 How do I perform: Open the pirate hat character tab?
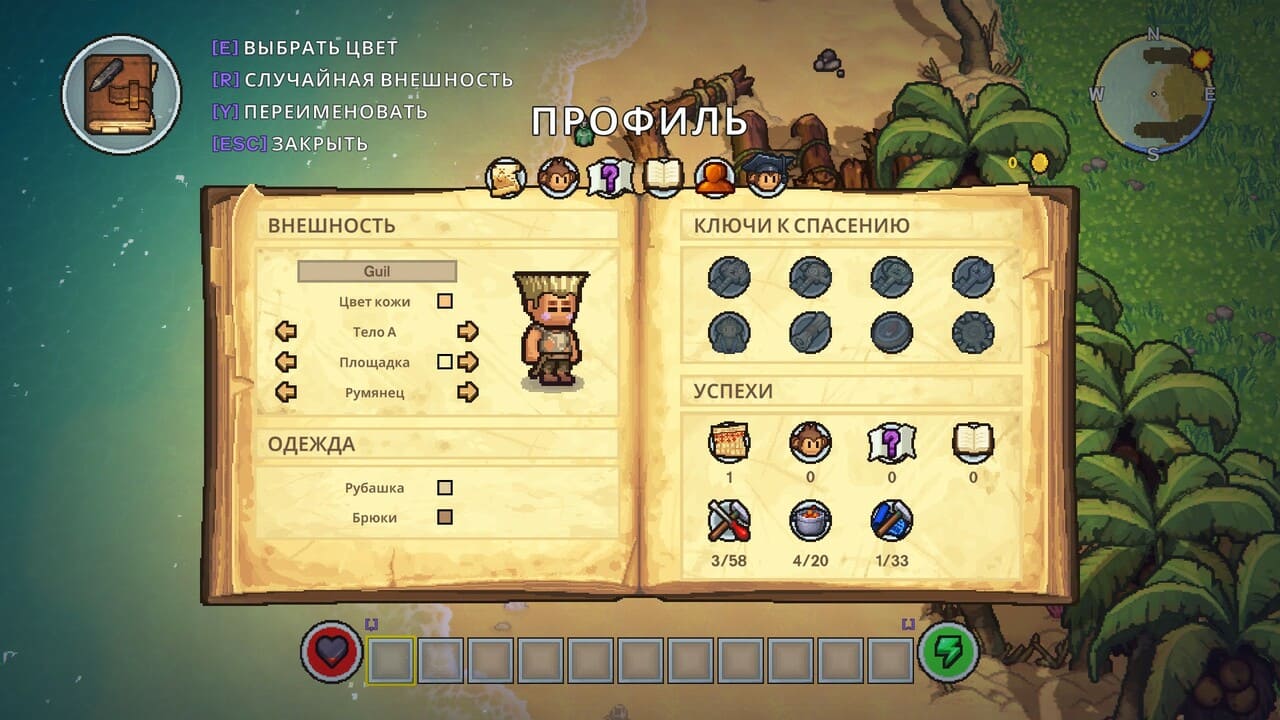click(x=765, y=176)
